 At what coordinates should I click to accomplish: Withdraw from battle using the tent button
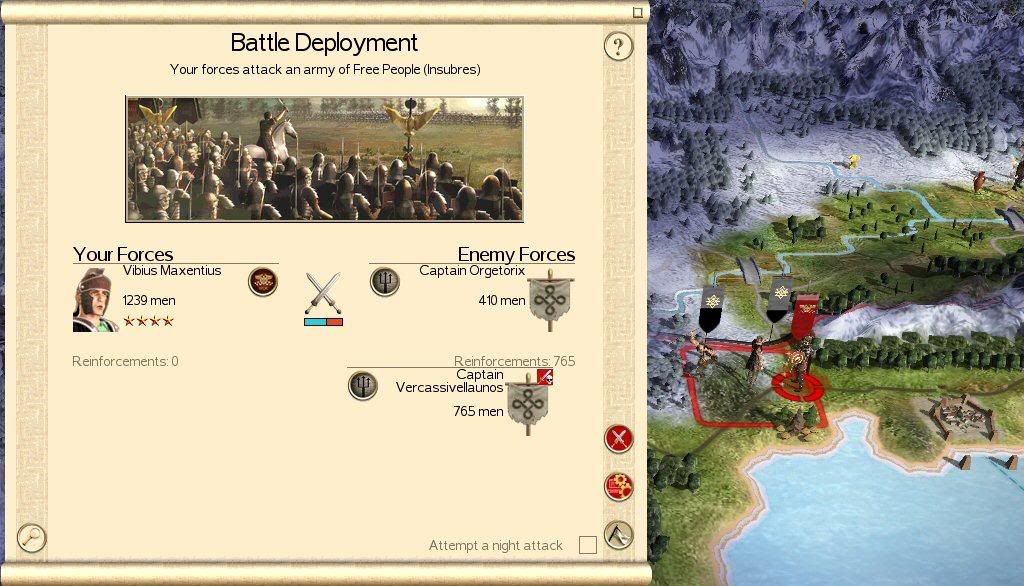click(619, 535)
